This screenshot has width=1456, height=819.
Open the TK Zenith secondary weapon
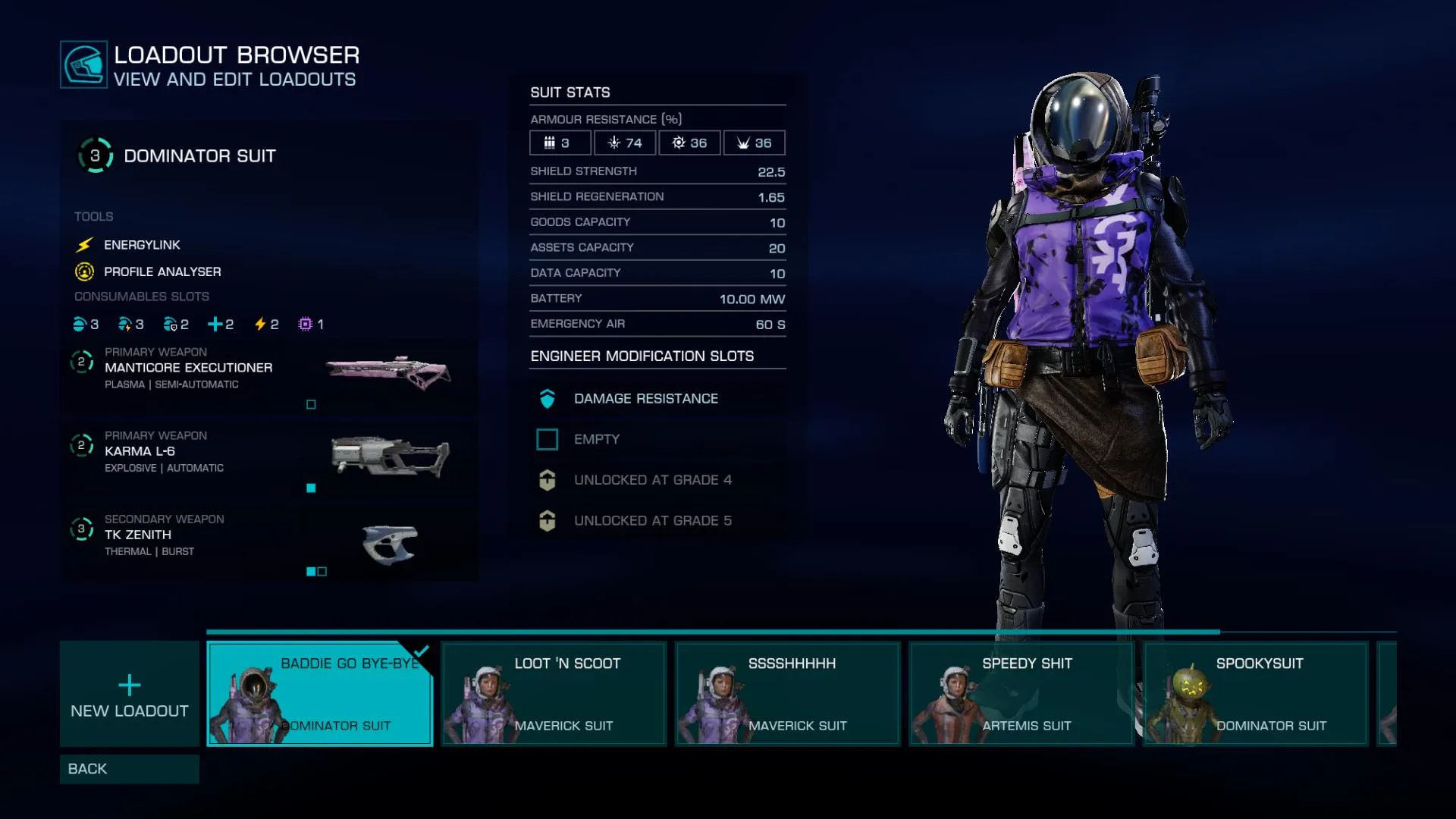[x=269, y=542]
